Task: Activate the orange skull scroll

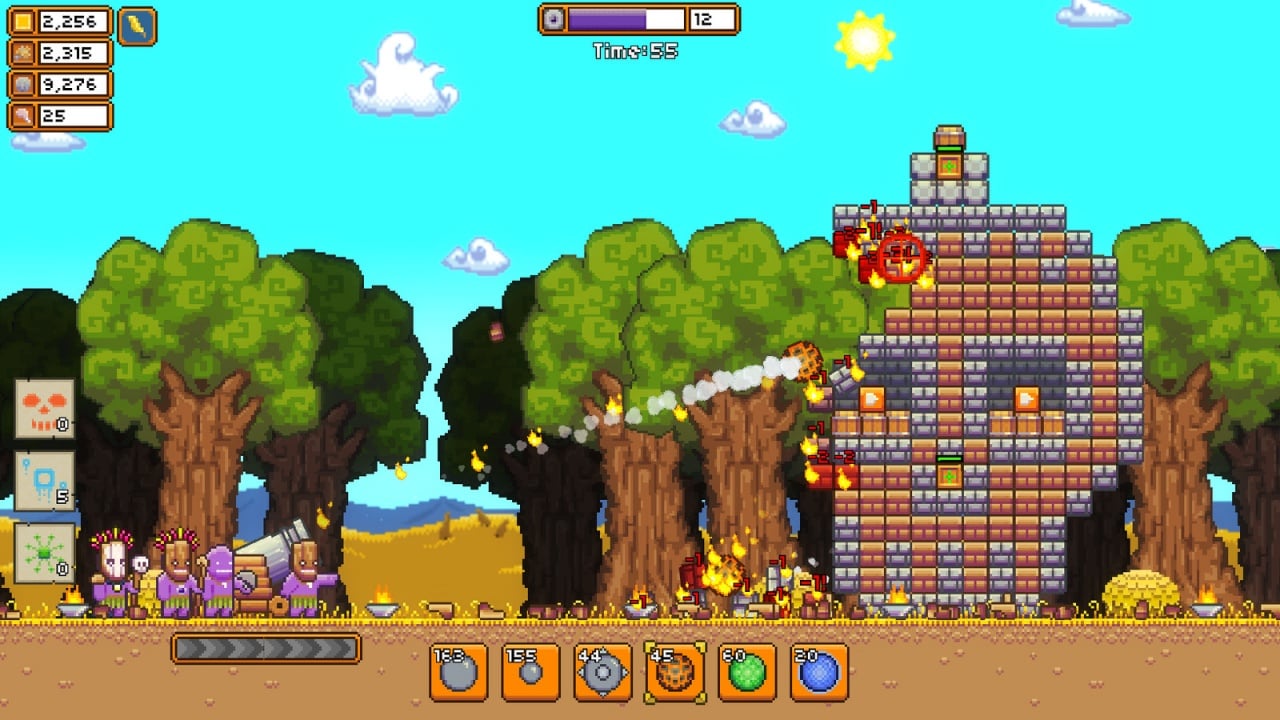Action: [45, 409]
